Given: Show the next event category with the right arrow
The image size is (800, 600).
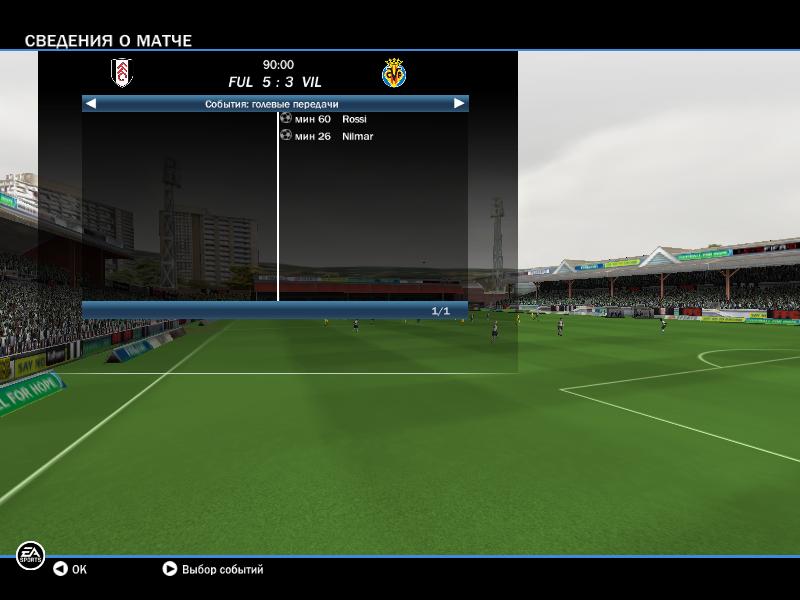Looking at the screenshot, I should (459, 103).
